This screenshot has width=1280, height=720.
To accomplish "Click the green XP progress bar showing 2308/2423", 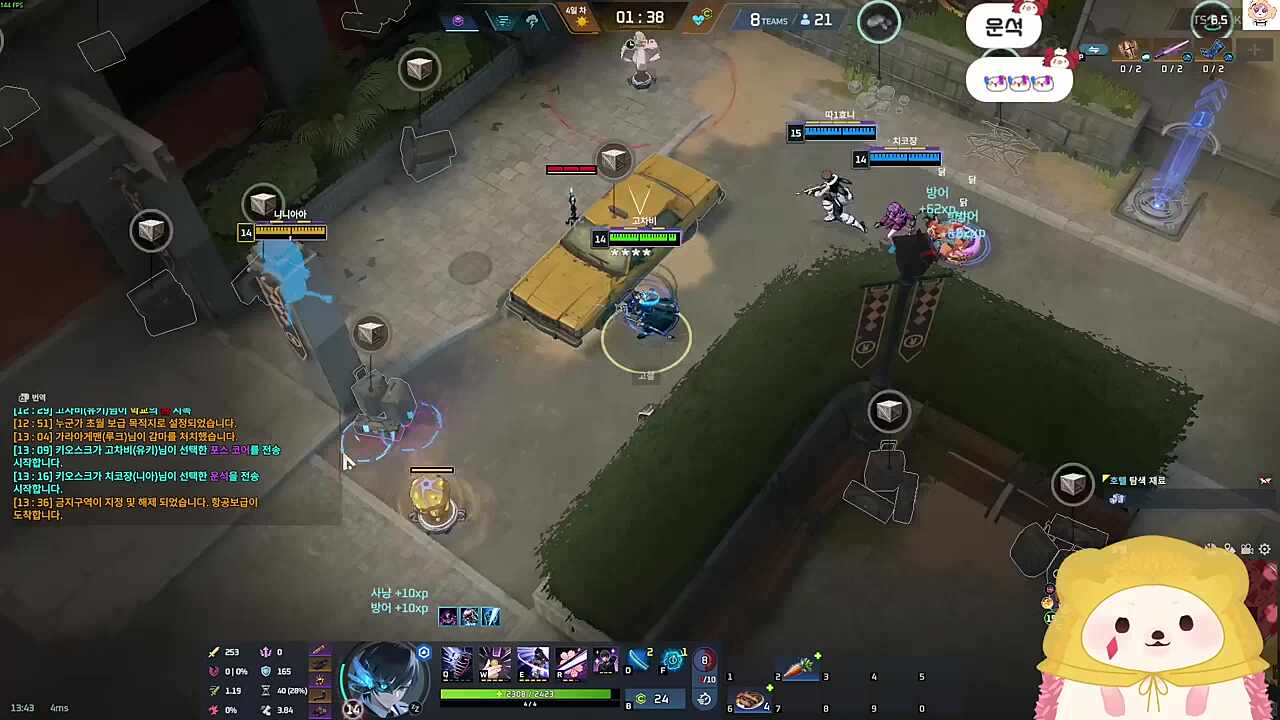I will pyautogui.click(x=527, y=693).
